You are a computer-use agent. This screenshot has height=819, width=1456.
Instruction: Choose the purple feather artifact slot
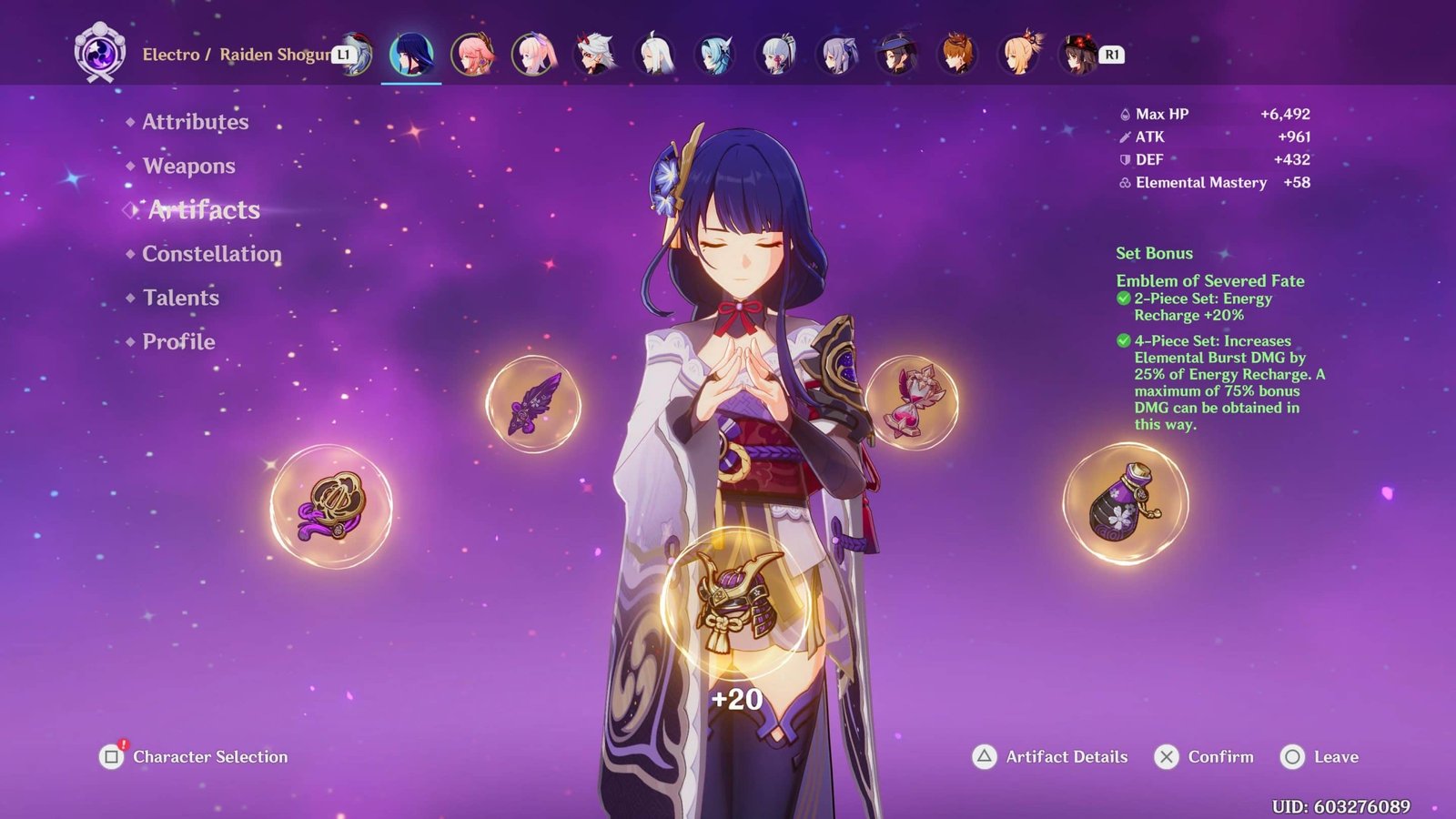coord(533,403)
